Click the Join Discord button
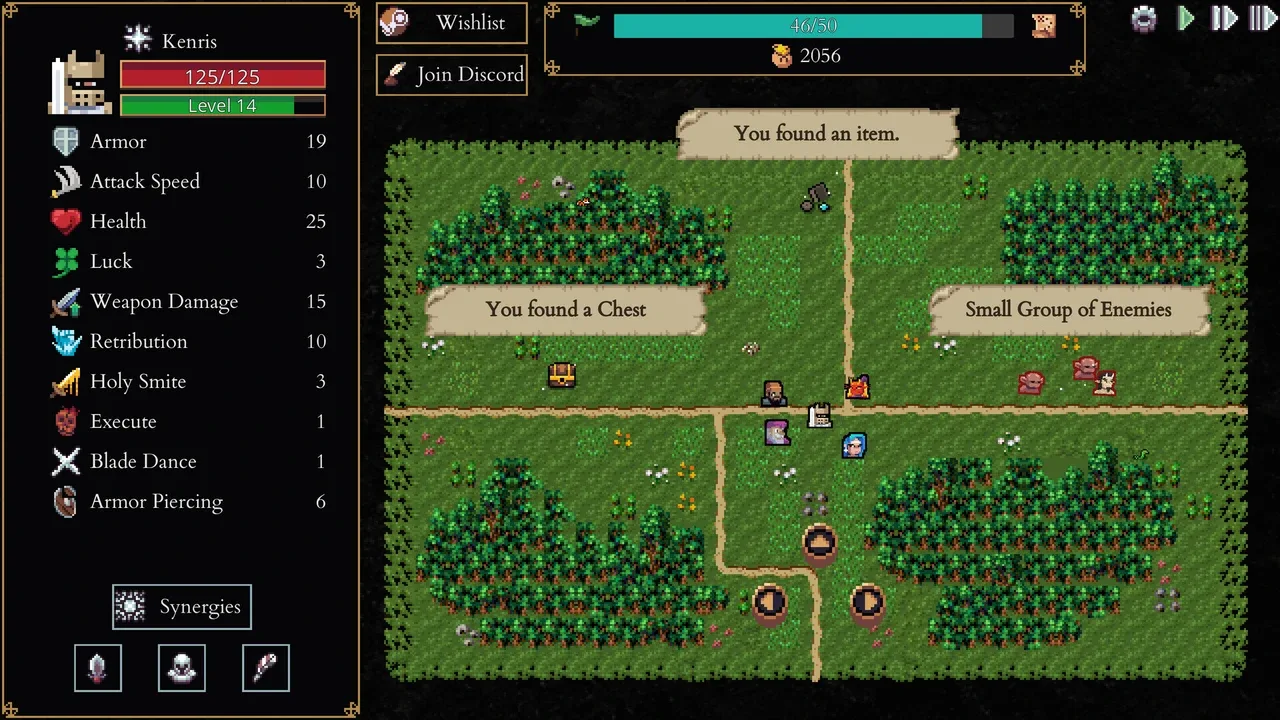 coord(452,75)
